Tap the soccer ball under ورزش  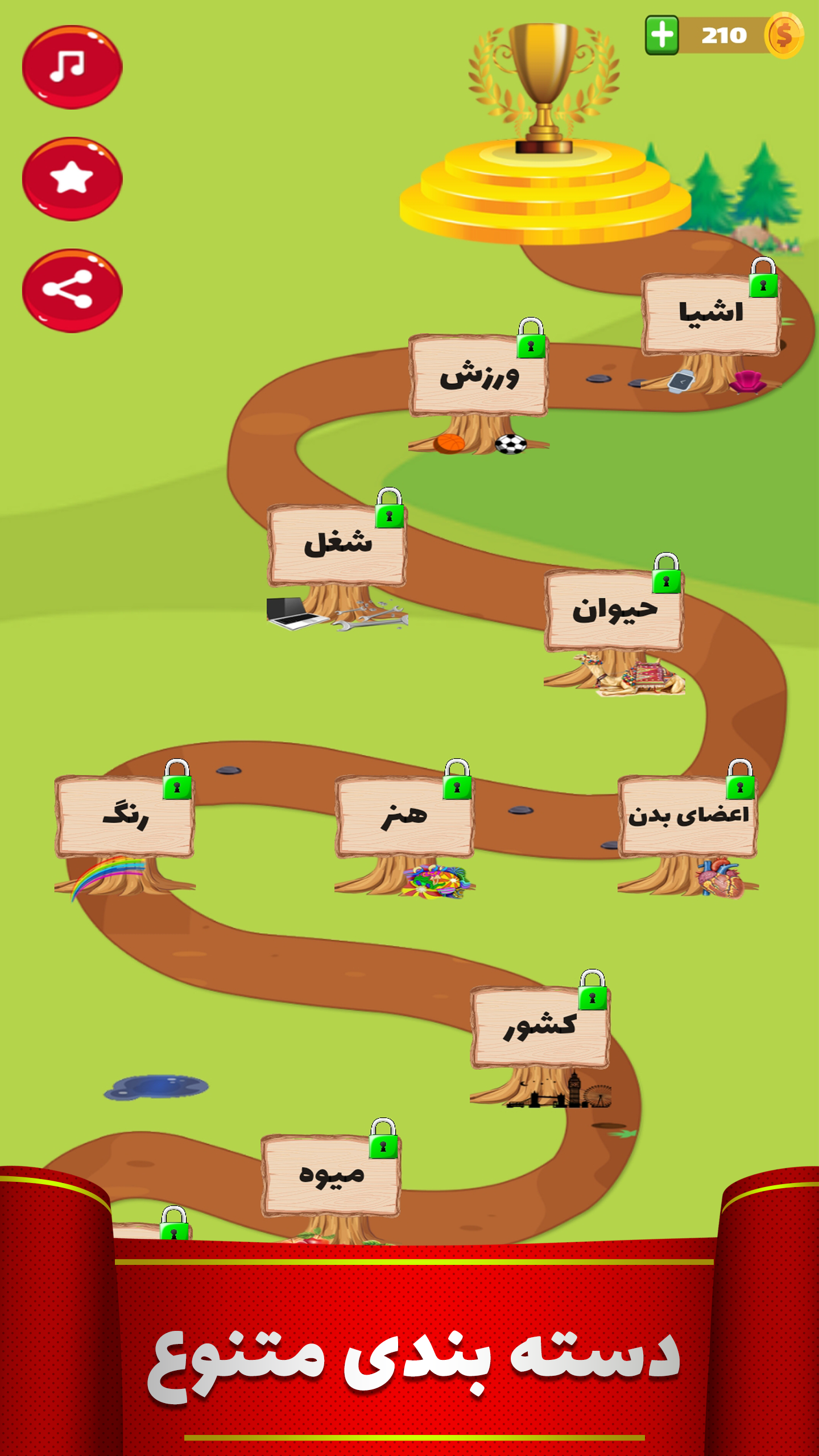511,444
